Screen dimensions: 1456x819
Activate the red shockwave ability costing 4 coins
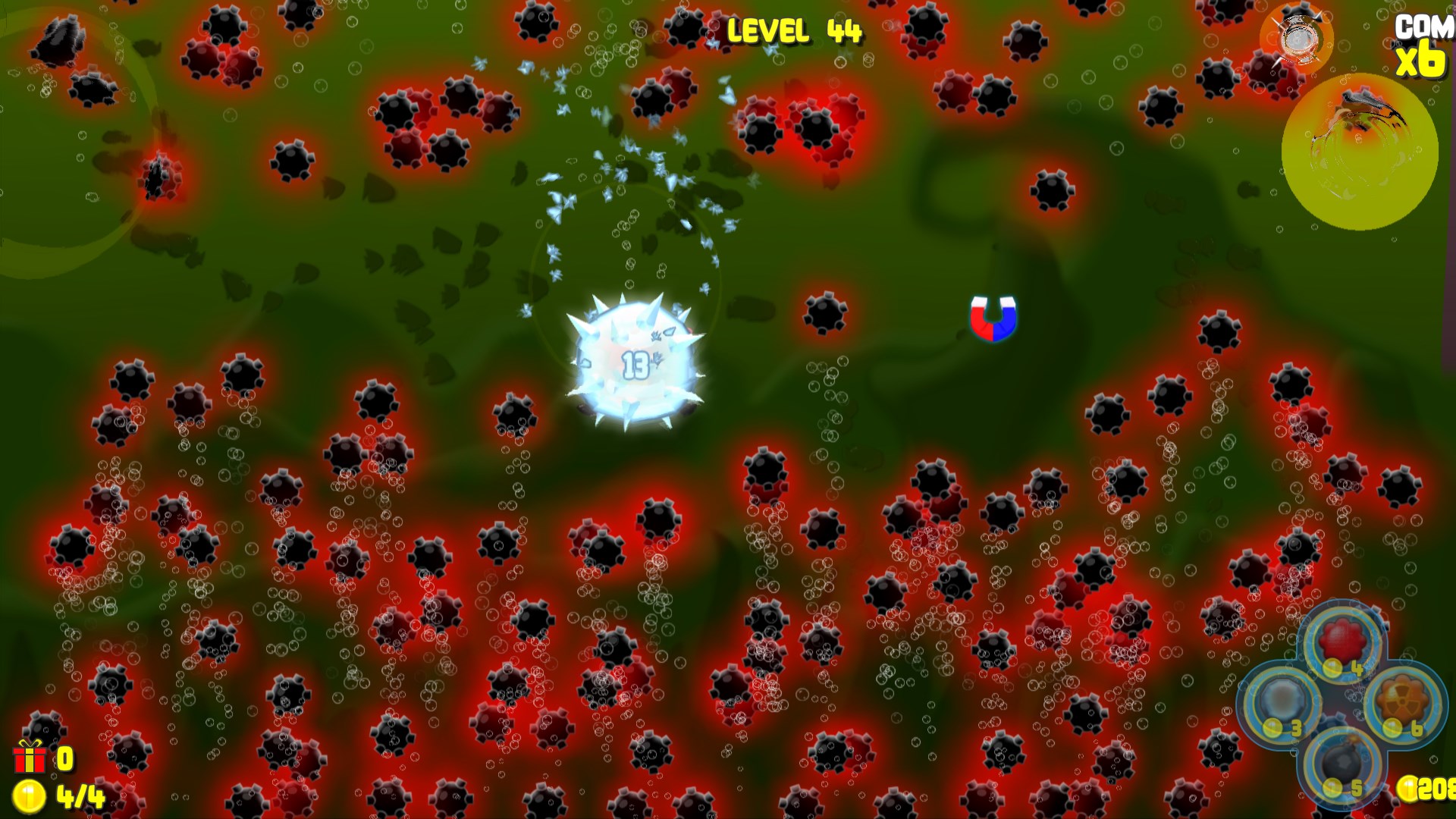1341,641
